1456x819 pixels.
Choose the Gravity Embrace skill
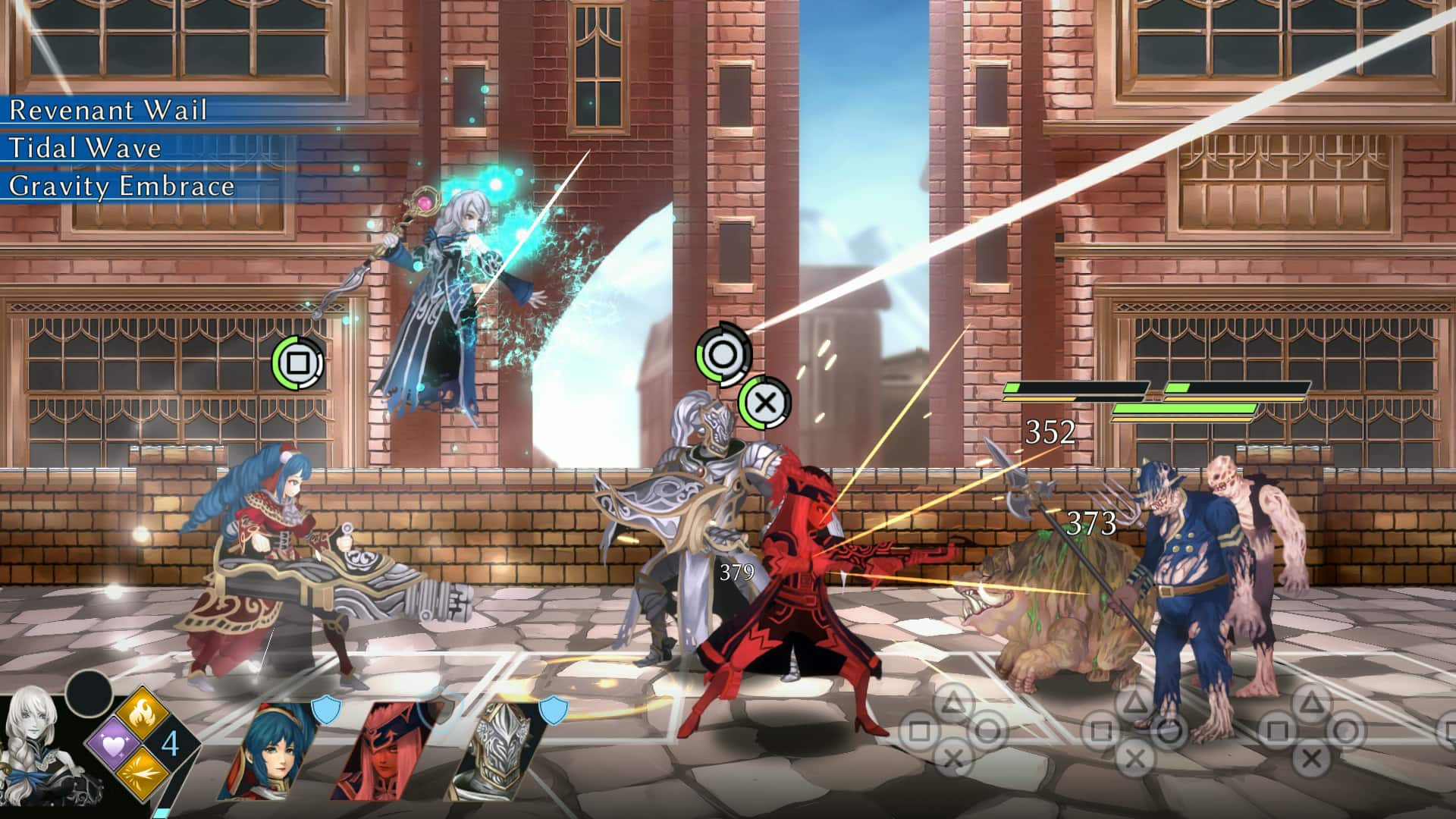pyautogui.click(x=121, y=186)
